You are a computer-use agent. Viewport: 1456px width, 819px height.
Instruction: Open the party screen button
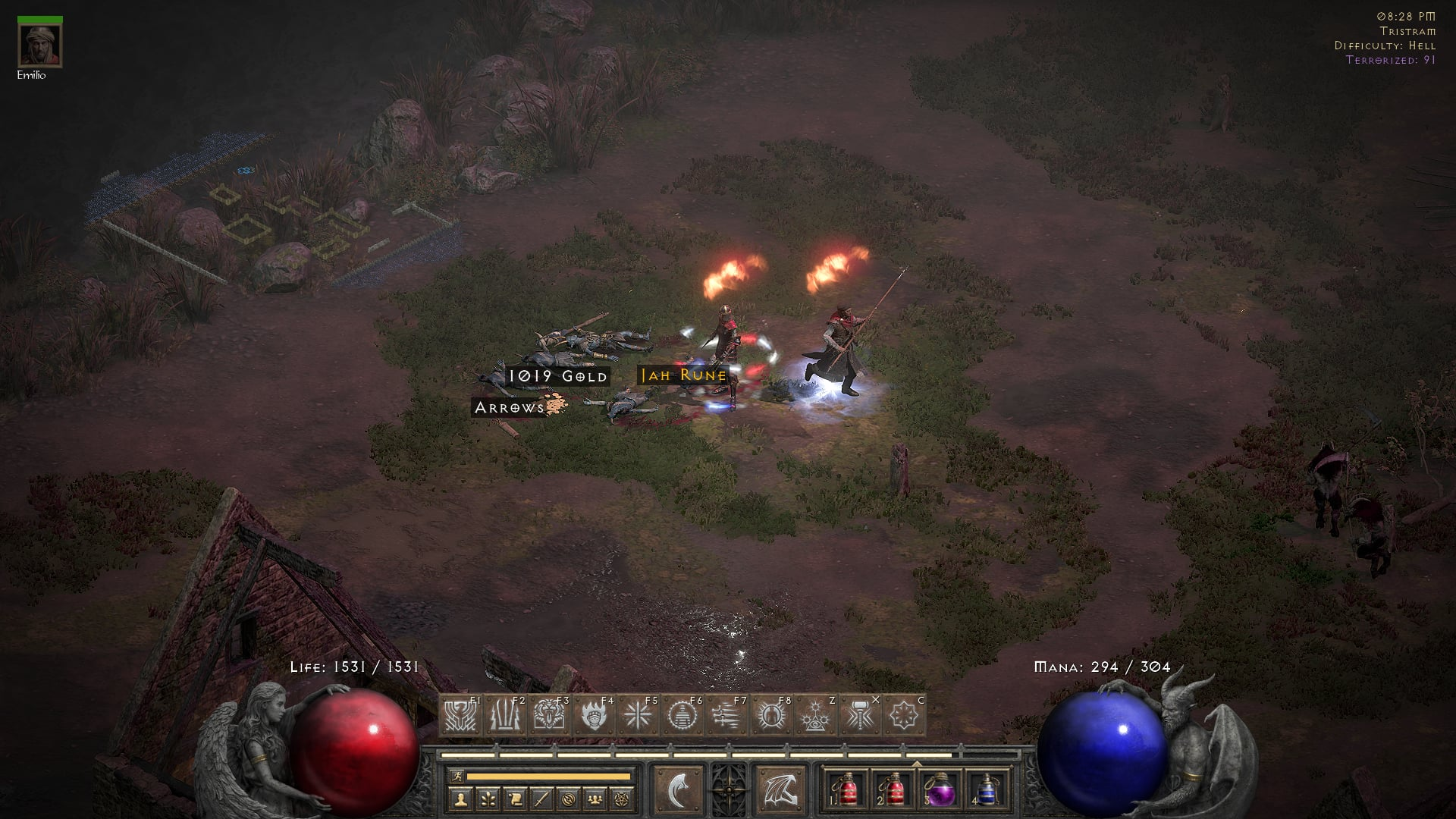[595, 798]
